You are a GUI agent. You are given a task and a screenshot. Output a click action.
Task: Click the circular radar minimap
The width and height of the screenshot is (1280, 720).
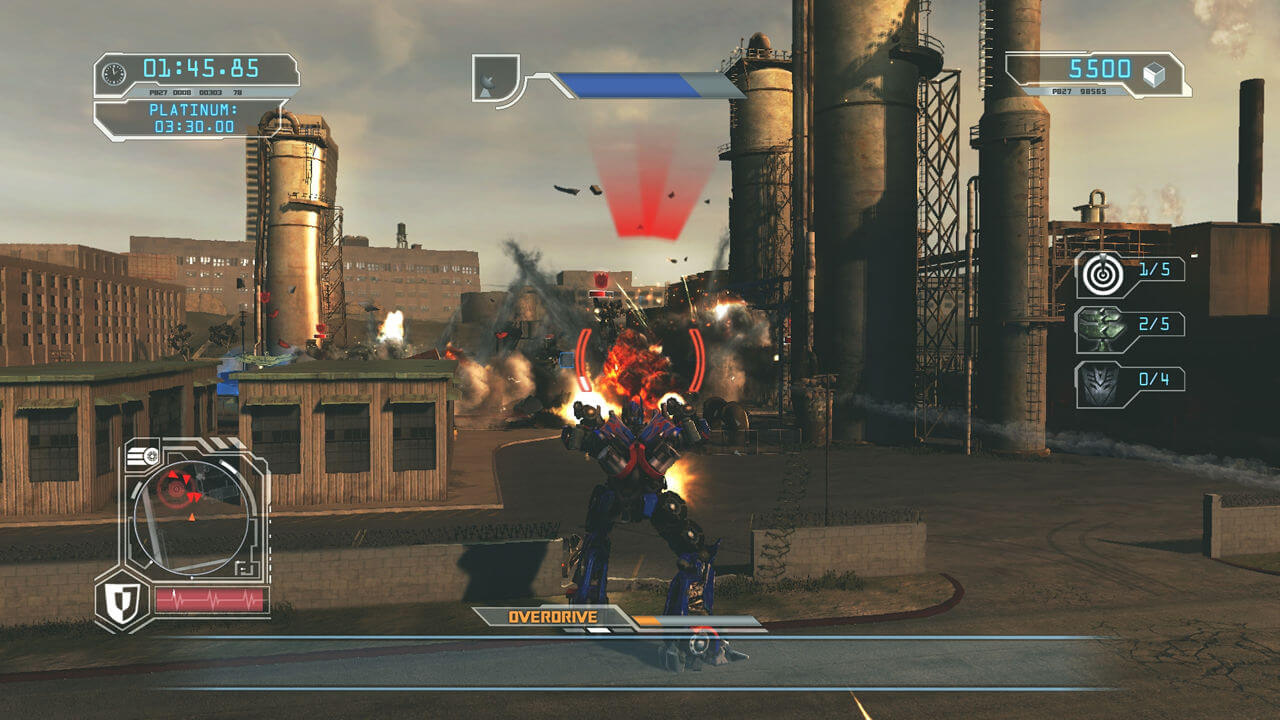tap(190, 510)
